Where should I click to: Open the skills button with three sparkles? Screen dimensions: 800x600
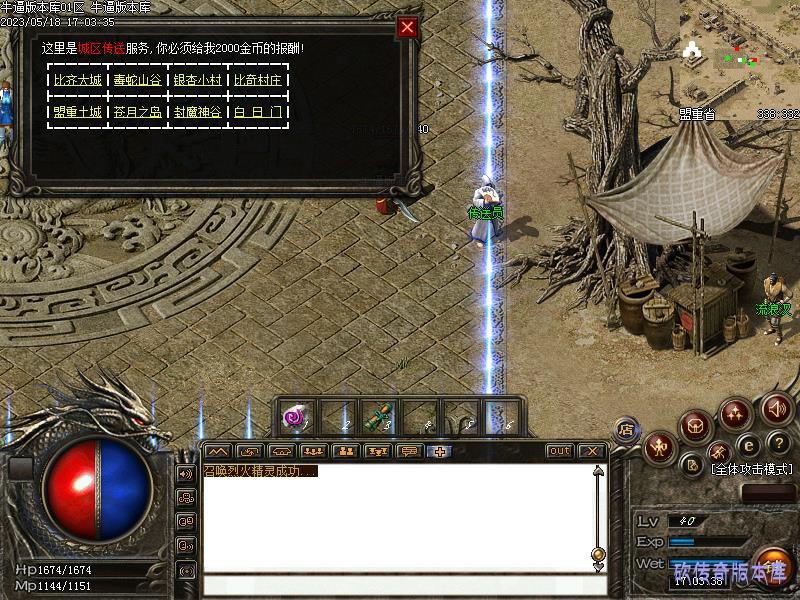click(736, 412)
